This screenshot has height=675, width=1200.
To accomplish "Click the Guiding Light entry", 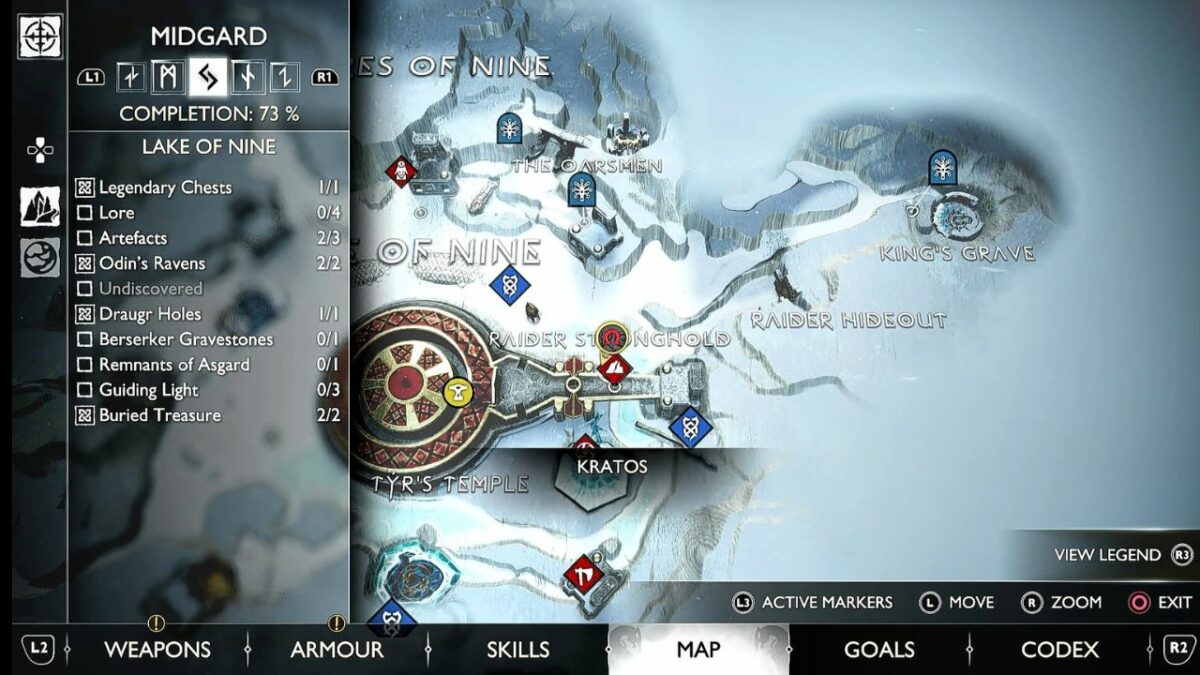I will tap(148, 390).
